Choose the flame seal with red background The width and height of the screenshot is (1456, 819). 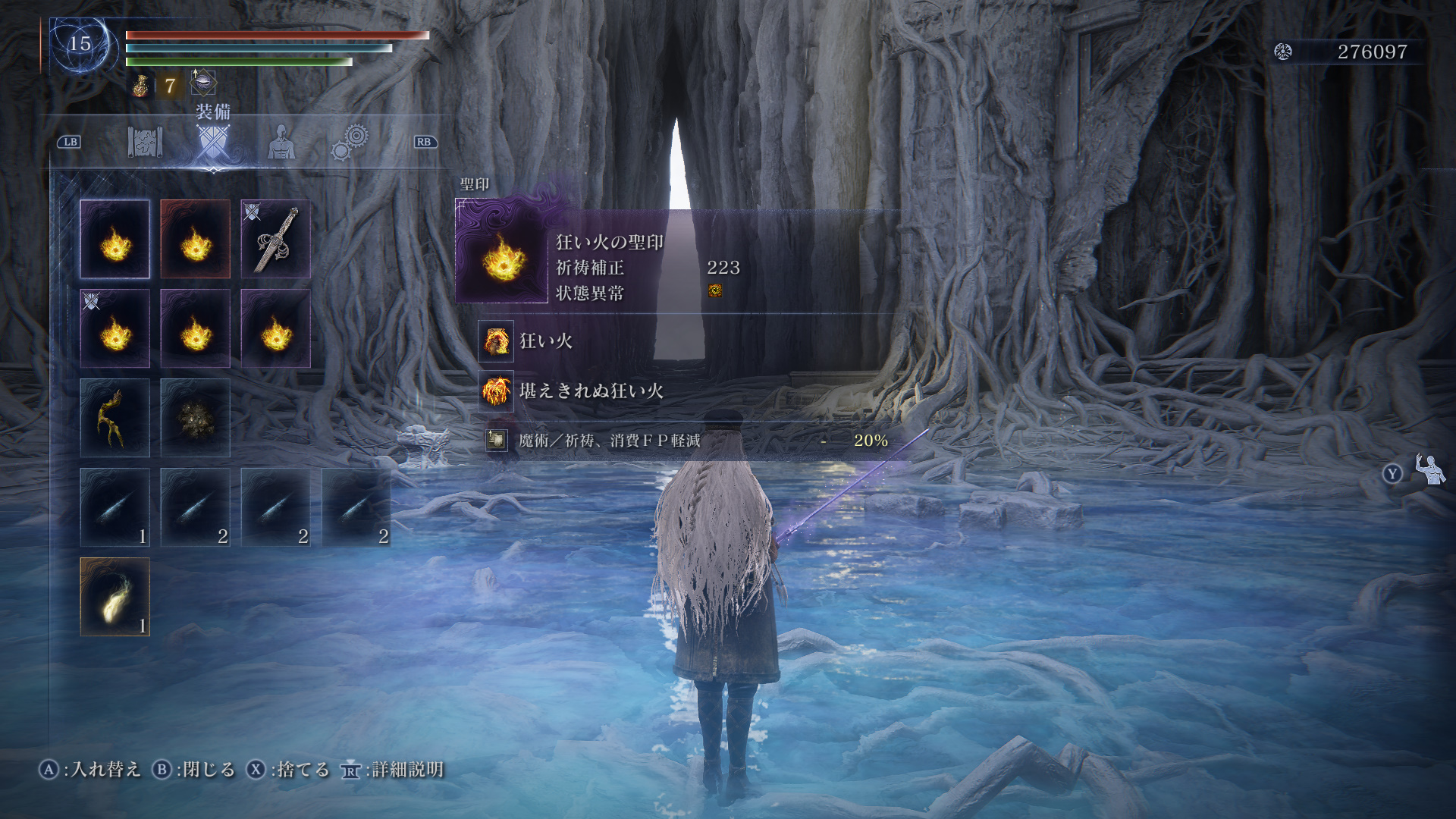(195, 239)
